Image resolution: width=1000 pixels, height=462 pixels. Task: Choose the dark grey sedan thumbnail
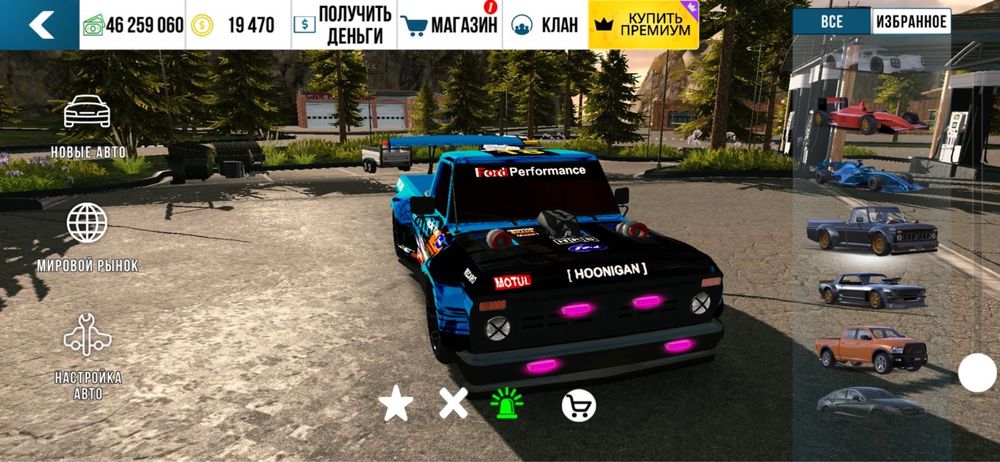pos(868,403)
